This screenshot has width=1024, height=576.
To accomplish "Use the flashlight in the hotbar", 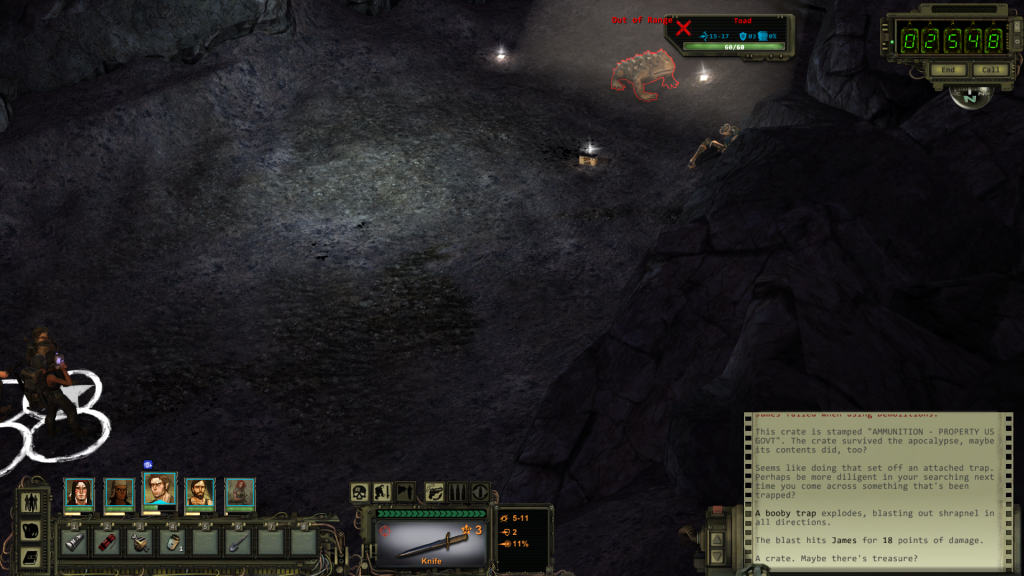I will tap(74, 542).
